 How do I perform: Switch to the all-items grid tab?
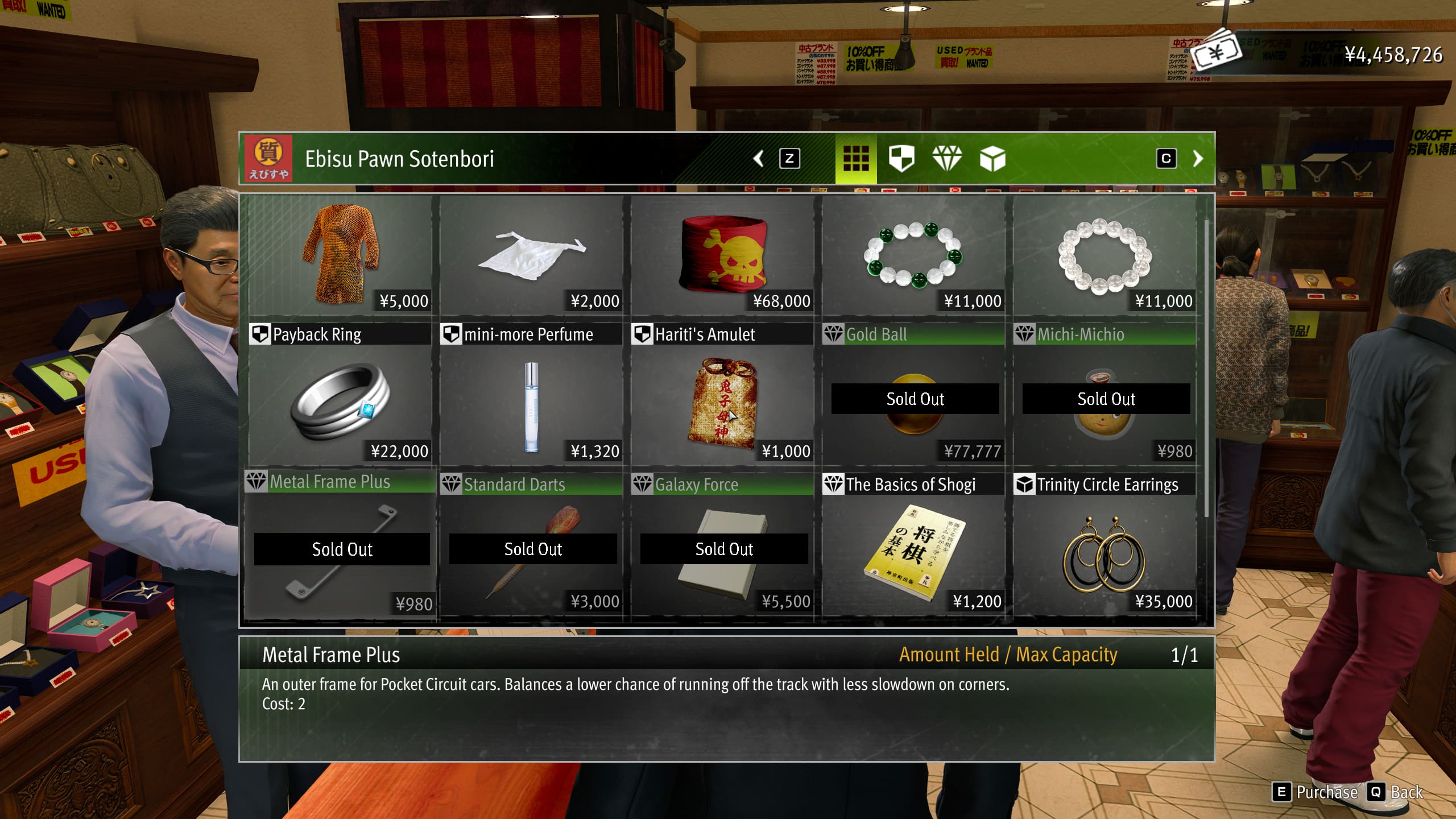[x=855, y=159]
